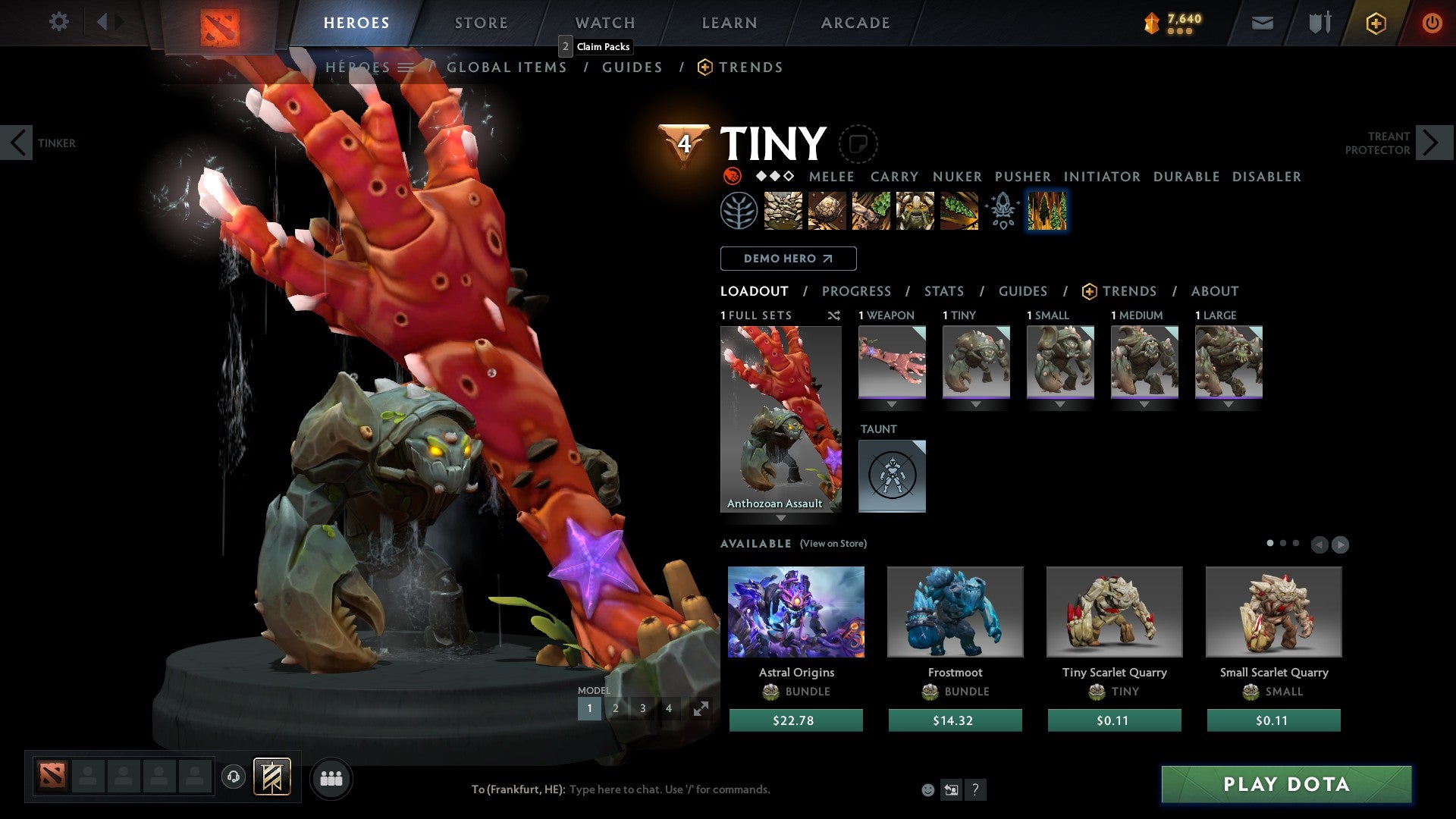Select the Frostmoot bundle thumbnail
The width and height of the screenshot is (1456, 819).
click(x=955, y=611)
